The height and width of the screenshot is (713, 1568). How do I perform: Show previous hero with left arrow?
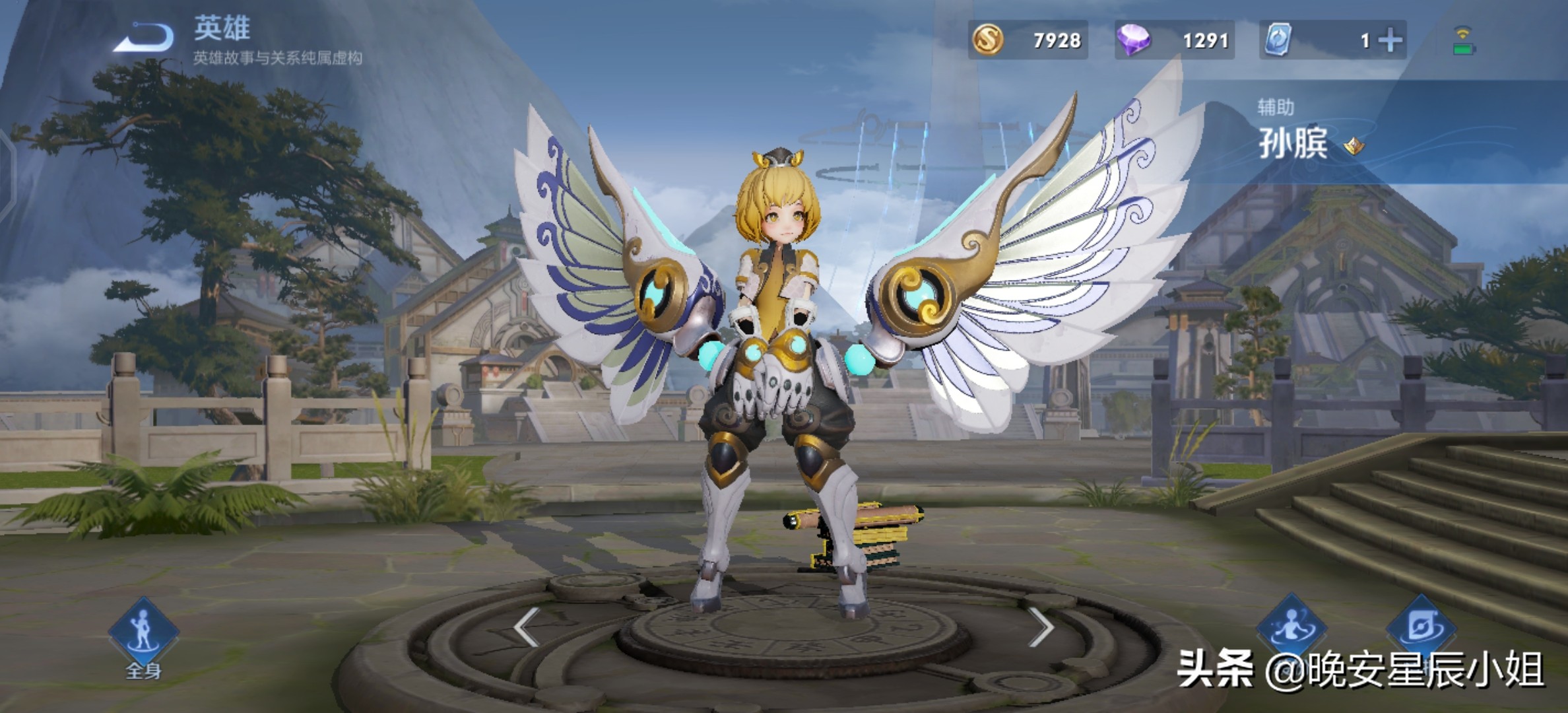coord(527,627)
